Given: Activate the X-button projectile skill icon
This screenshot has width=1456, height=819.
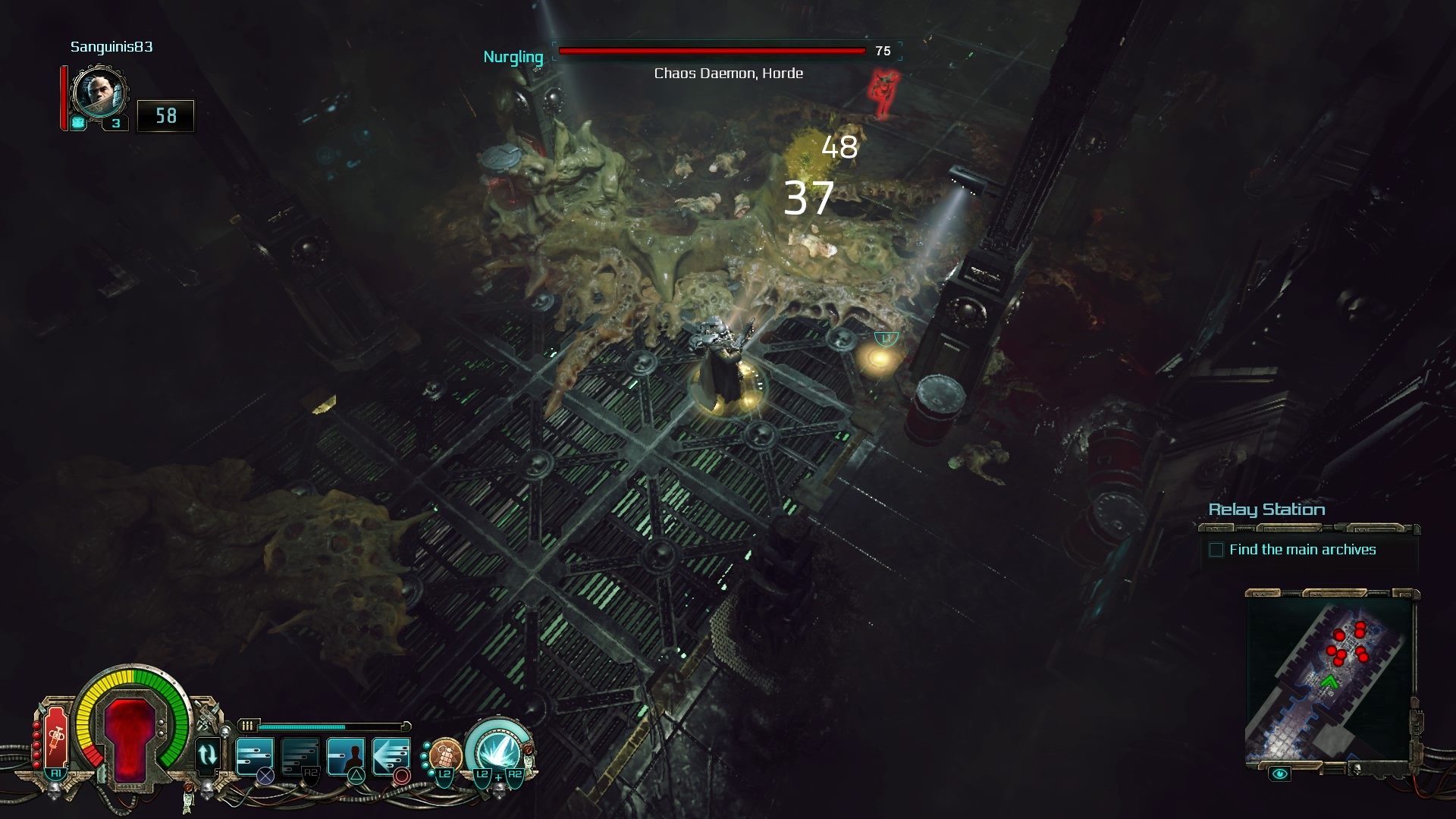Looking at the screenshot, I should (x=254, y=755).
